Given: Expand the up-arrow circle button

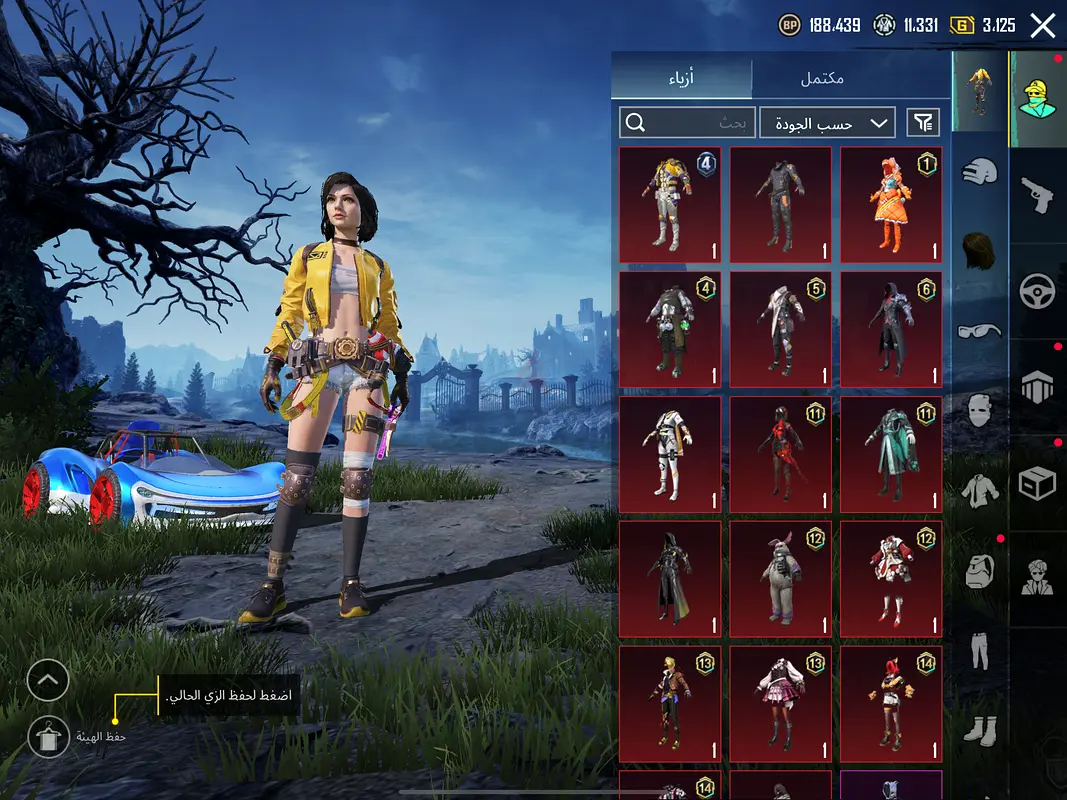Looking at the screenshot, I should pyautogui.click(x=48, y=681).
